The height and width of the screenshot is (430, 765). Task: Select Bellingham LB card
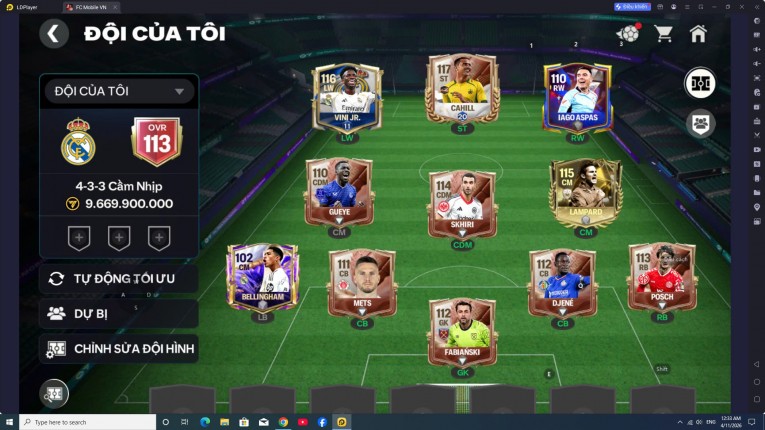pyautogui.click(x=261, y=275)
